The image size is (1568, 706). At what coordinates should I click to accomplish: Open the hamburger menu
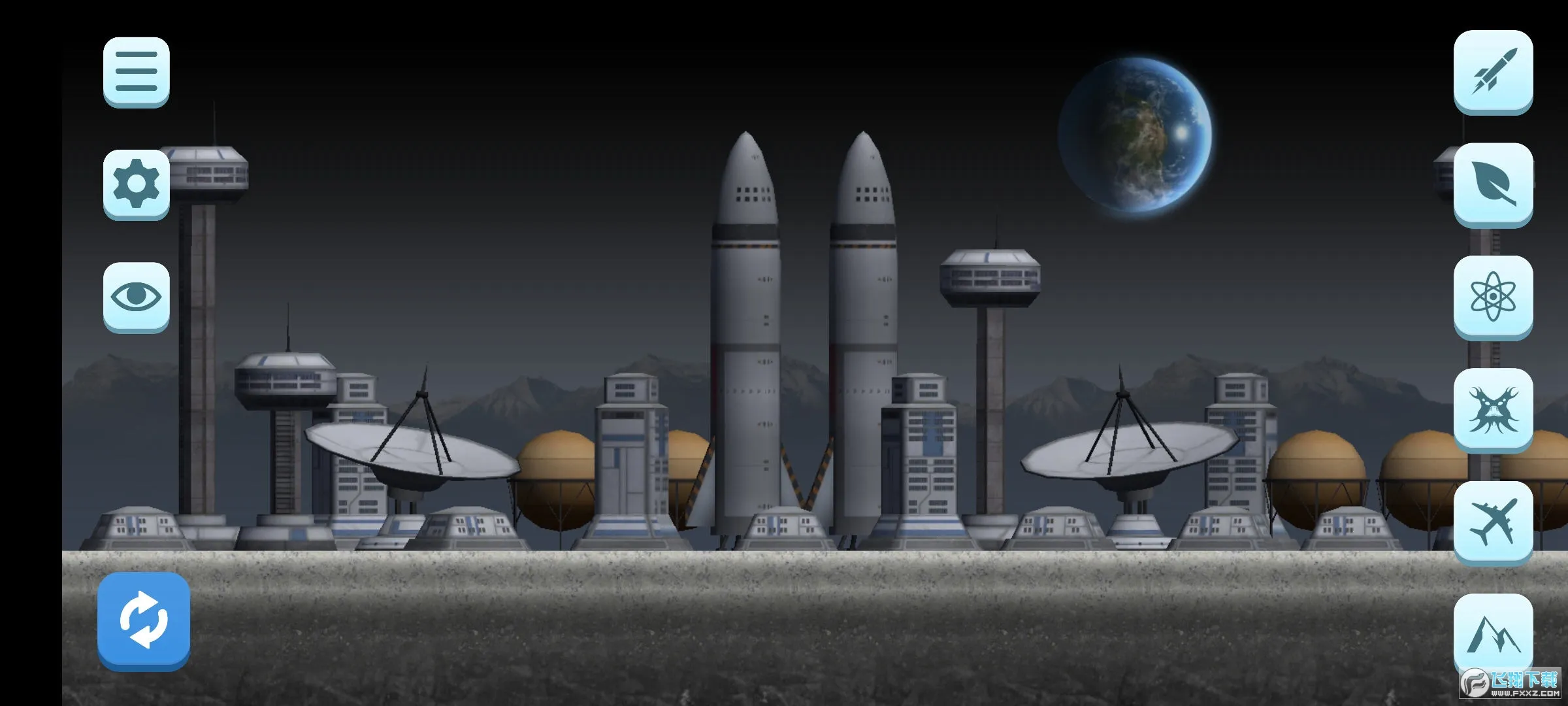[136, 71]
